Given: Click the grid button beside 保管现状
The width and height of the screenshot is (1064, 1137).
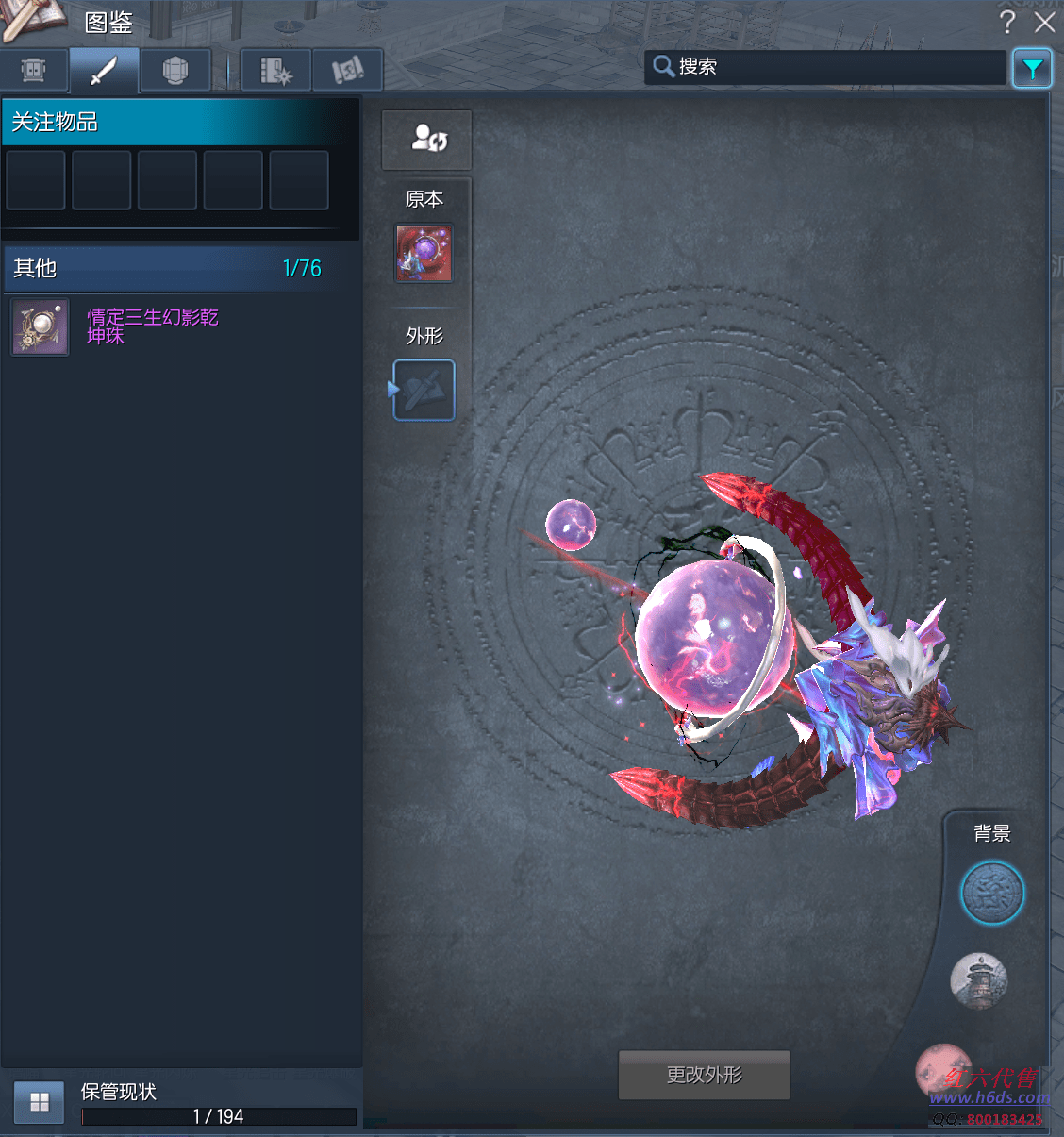Looking at the screenshot, I should click(40, 1102).
